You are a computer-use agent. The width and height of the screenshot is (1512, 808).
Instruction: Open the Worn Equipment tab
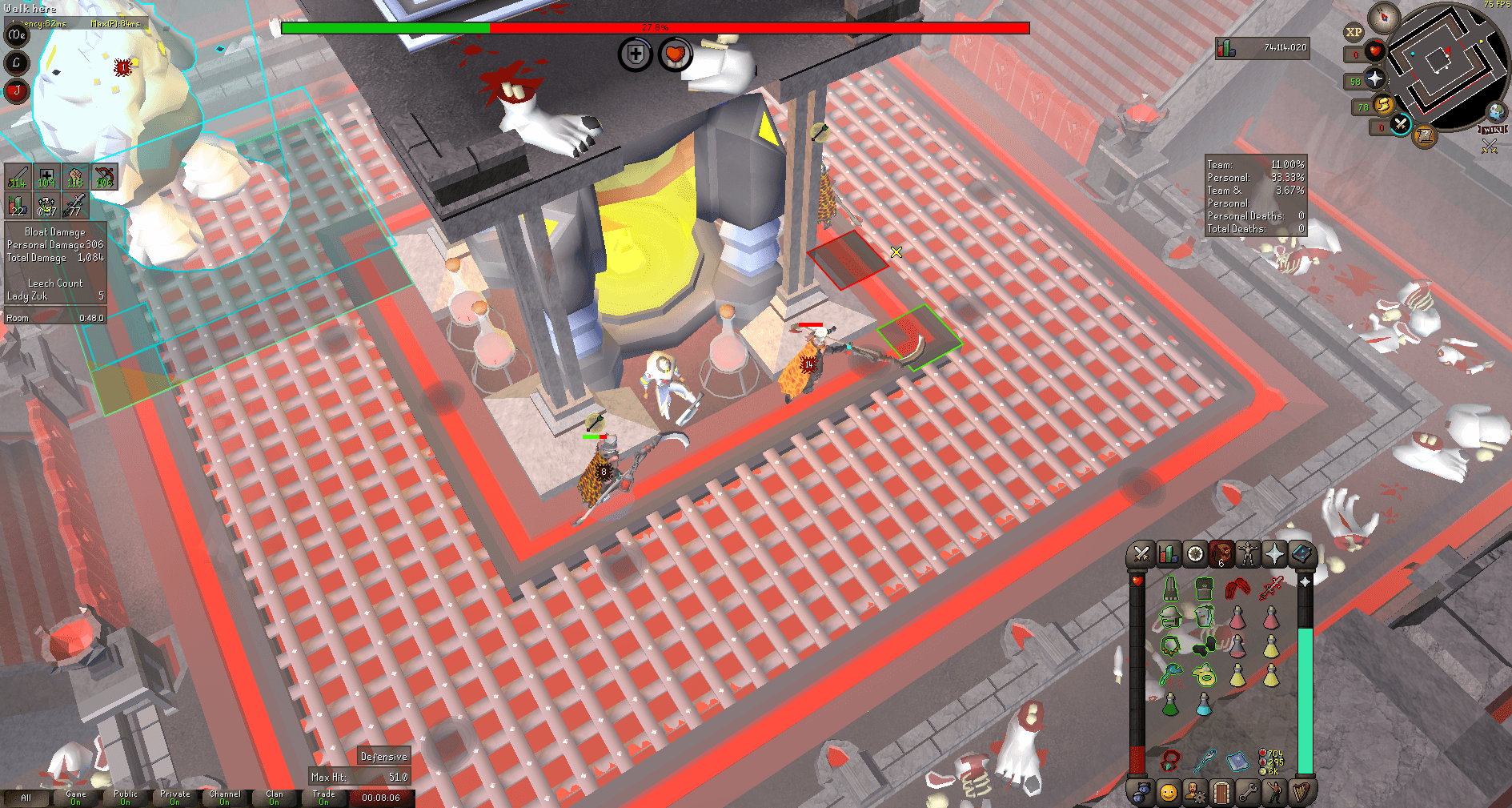[1248, 554]
